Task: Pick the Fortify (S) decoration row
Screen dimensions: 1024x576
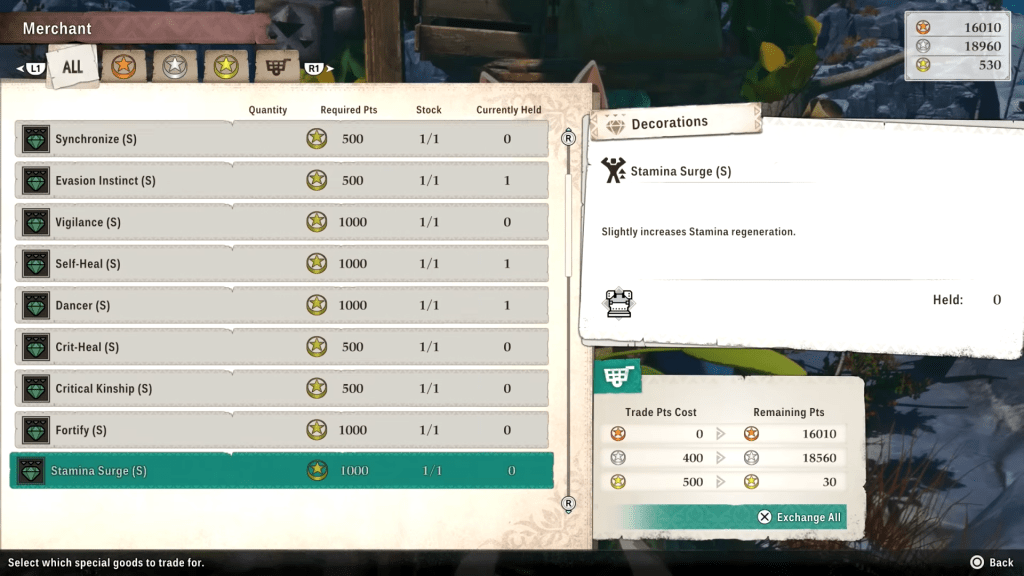Action: coord(281,430)
